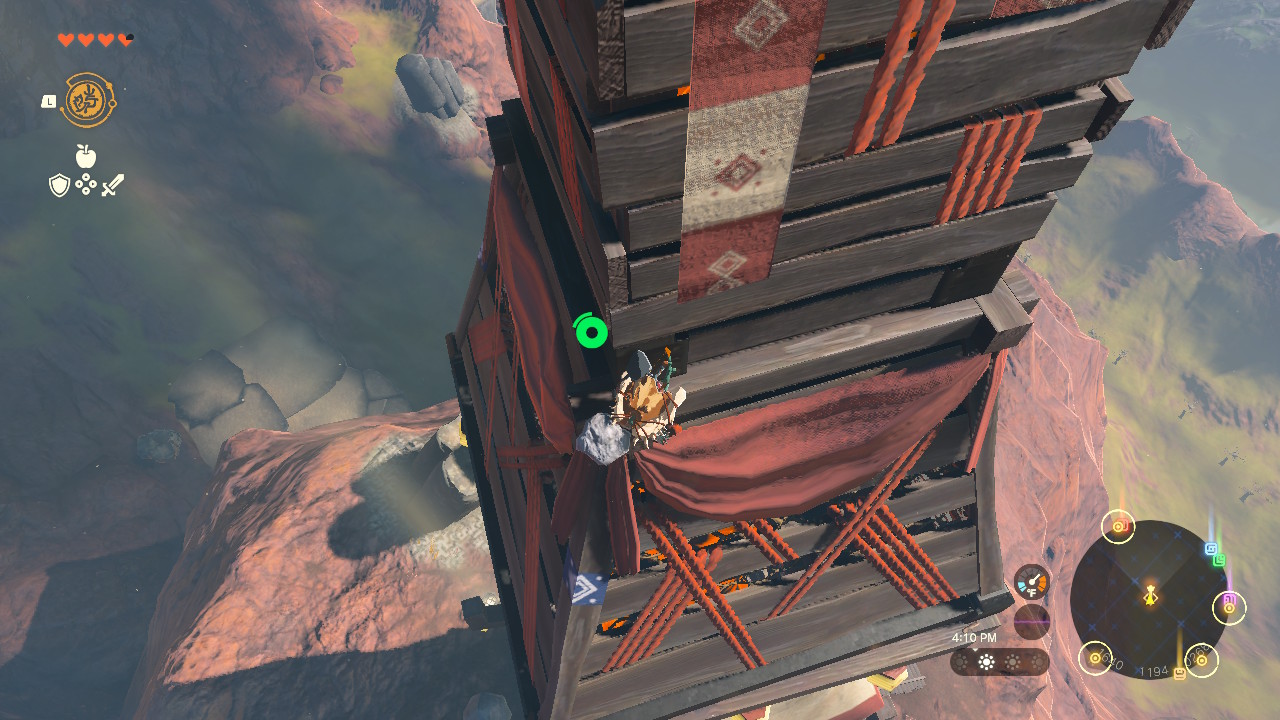Click the yellow player arrow on minimap
1280x720 pixels.
[x=1151, y=596]
